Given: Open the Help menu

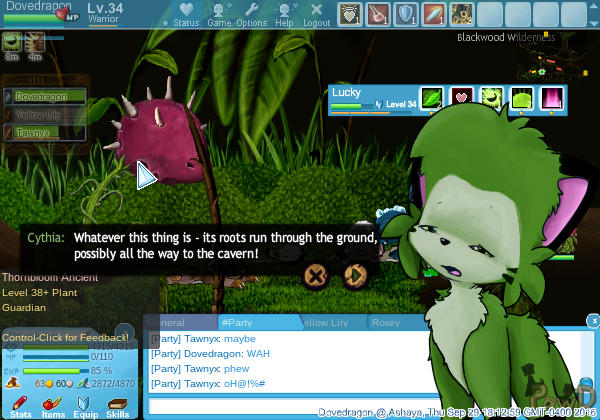Looking at the screenshot, I should (x=285, y=15).
